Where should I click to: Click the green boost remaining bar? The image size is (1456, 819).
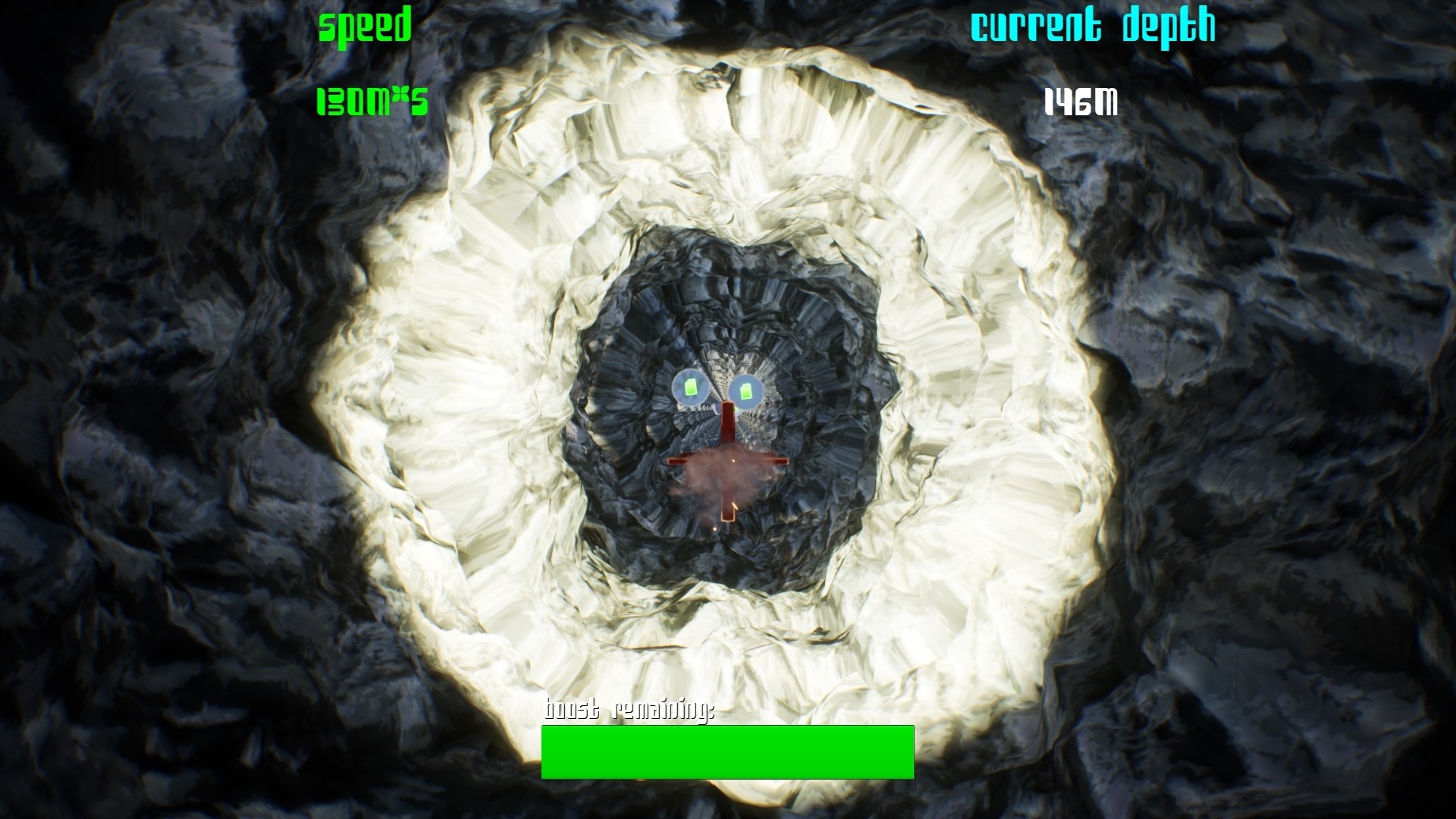(726, 753)
